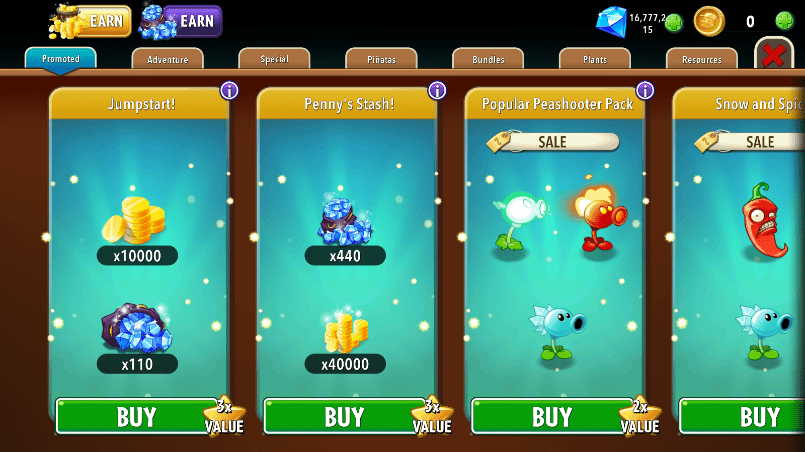The width and height of the screenshot is (805, 452).
Task: Select the Special tab
Action: 274,59
